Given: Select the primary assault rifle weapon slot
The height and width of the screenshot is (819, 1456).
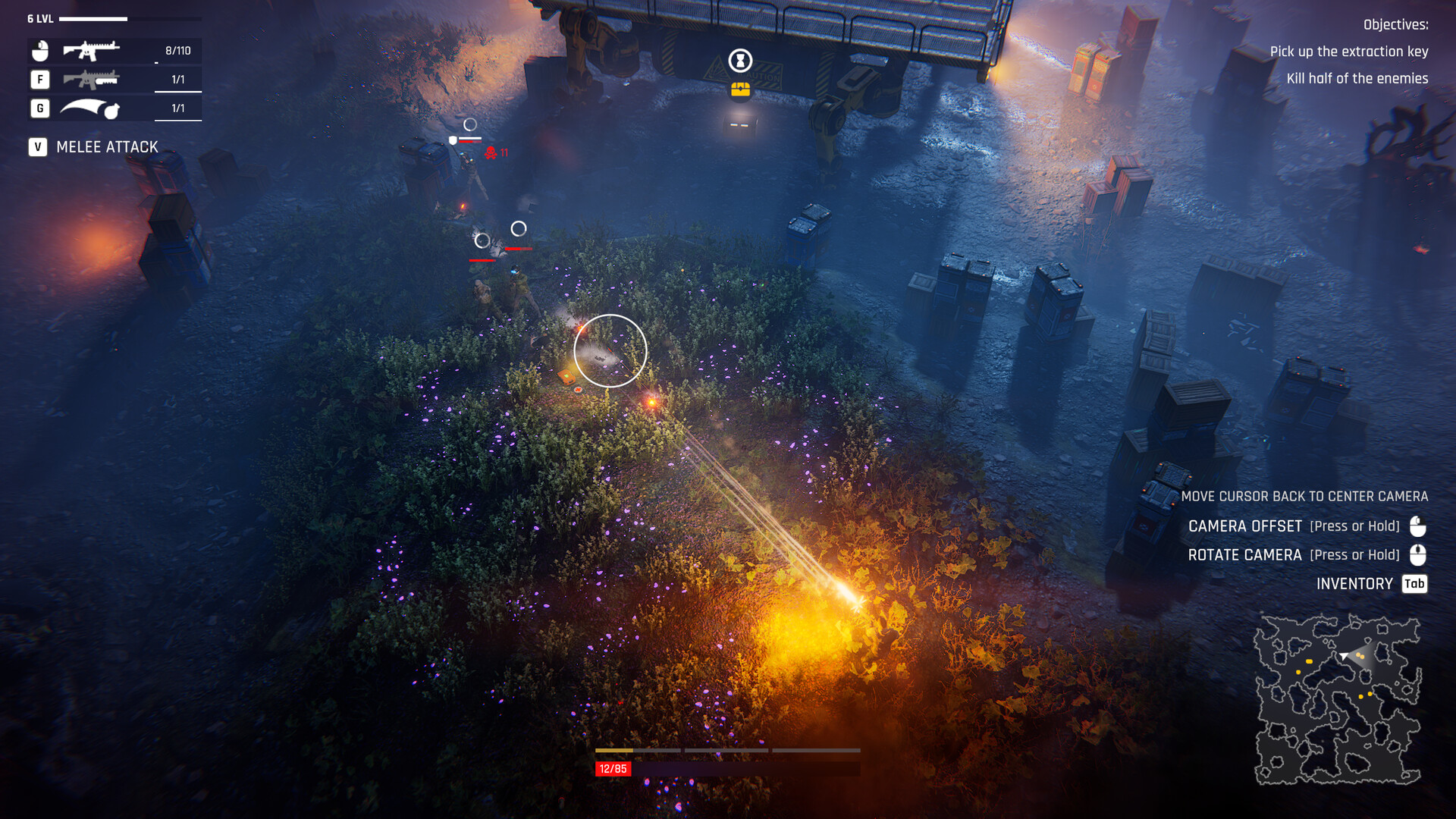Looking at the screenshot, I should pos(91,51).
